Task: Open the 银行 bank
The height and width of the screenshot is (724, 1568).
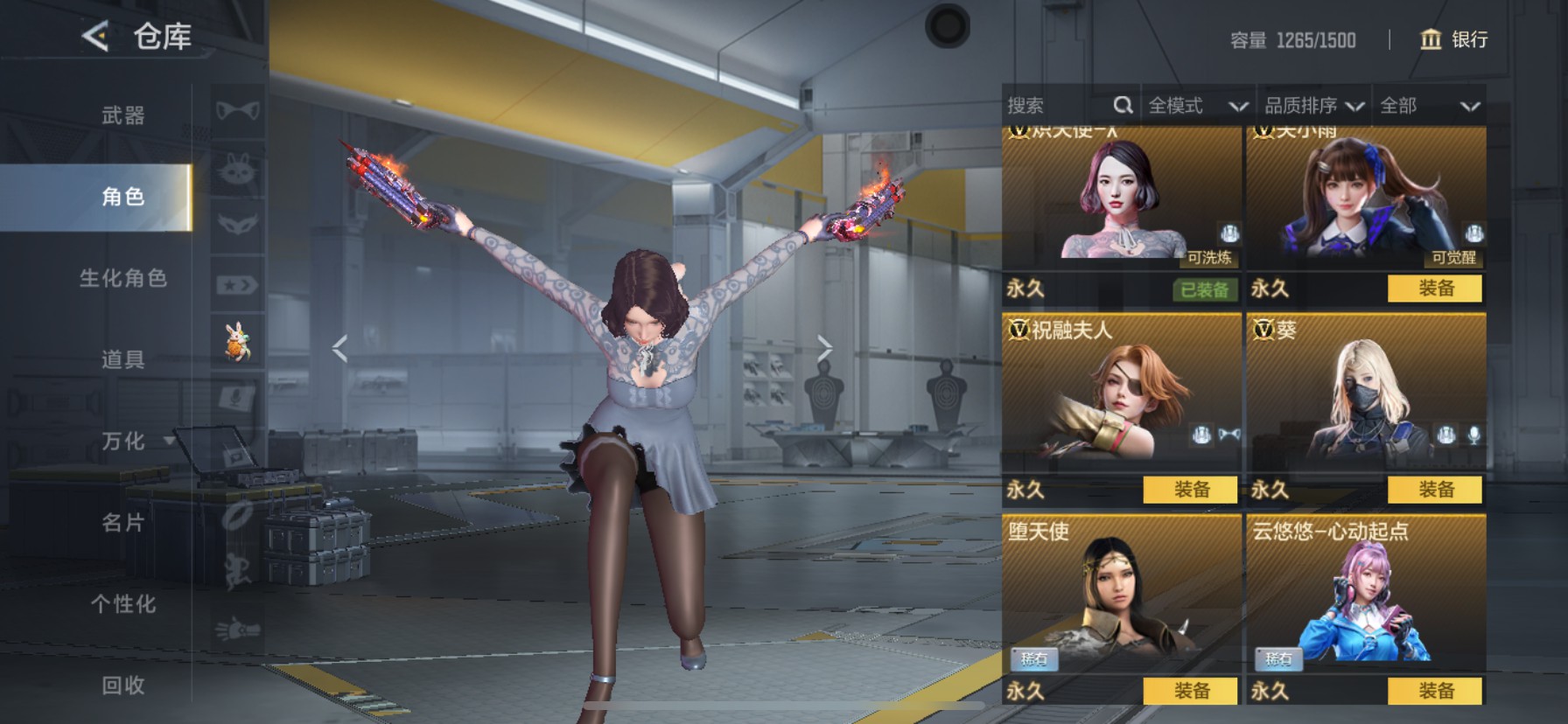Action: click(x=1453, y=39)
